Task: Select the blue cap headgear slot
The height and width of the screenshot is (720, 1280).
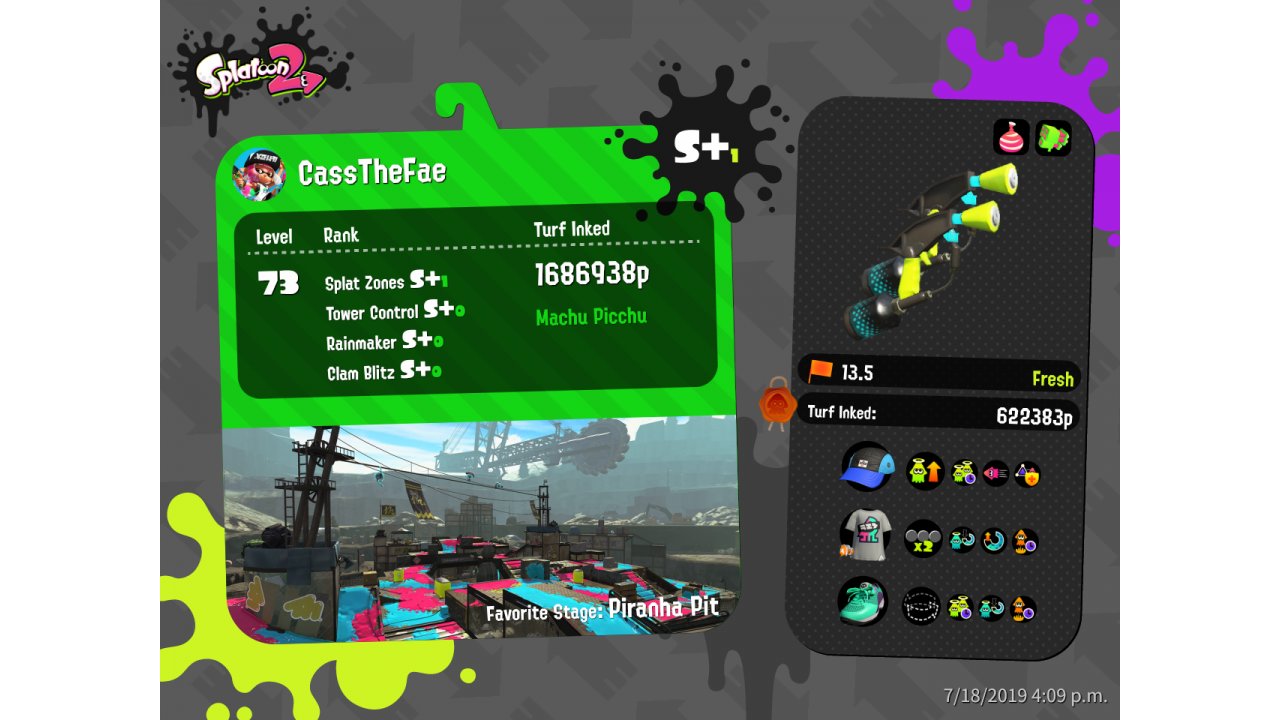Action: pos(866,468)
